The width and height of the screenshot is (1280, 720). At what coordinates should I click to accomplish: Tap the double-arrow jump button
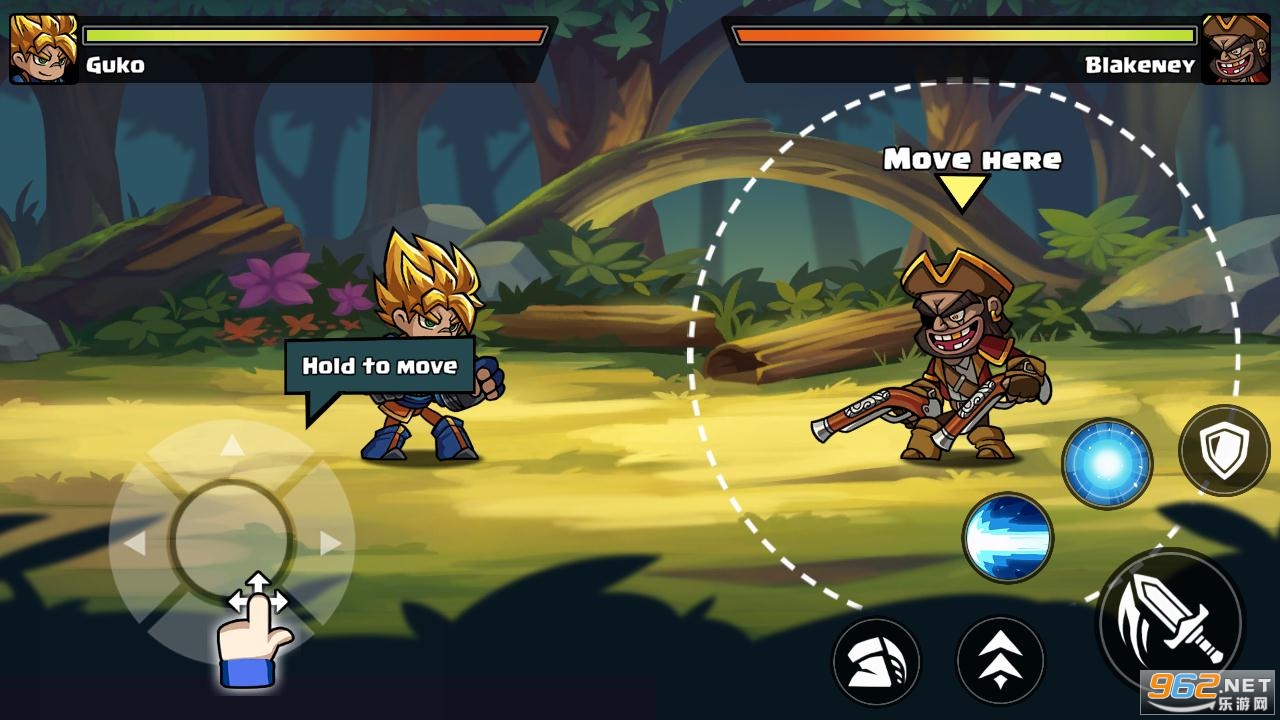pos(1000,661)
